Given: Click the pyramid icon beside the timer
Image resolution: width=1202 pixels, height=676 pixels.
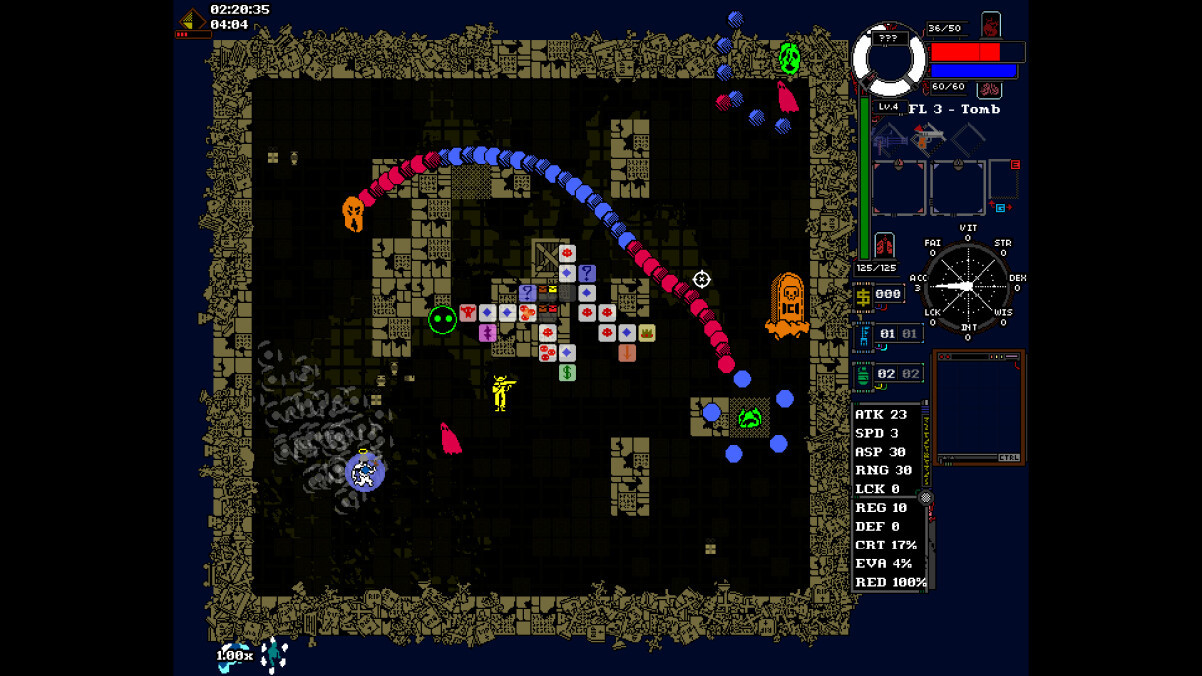Looking at the screenshot, I should tap(192, 19).
